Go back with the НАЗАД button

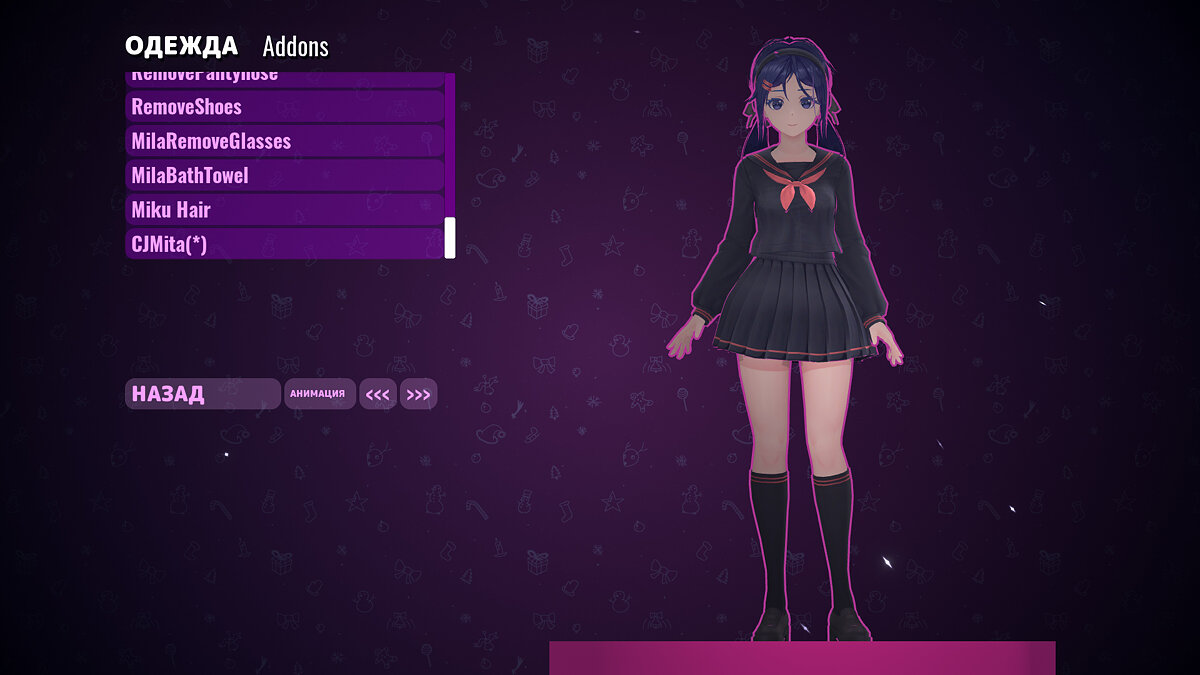(202, 394)
